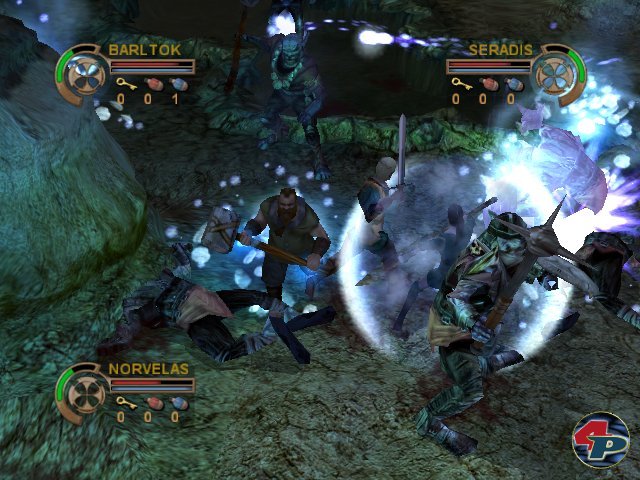The height and width of the screenshot is (480, 640).
Task: Use Norvelas's red health potion
Action: coord(150,402)
